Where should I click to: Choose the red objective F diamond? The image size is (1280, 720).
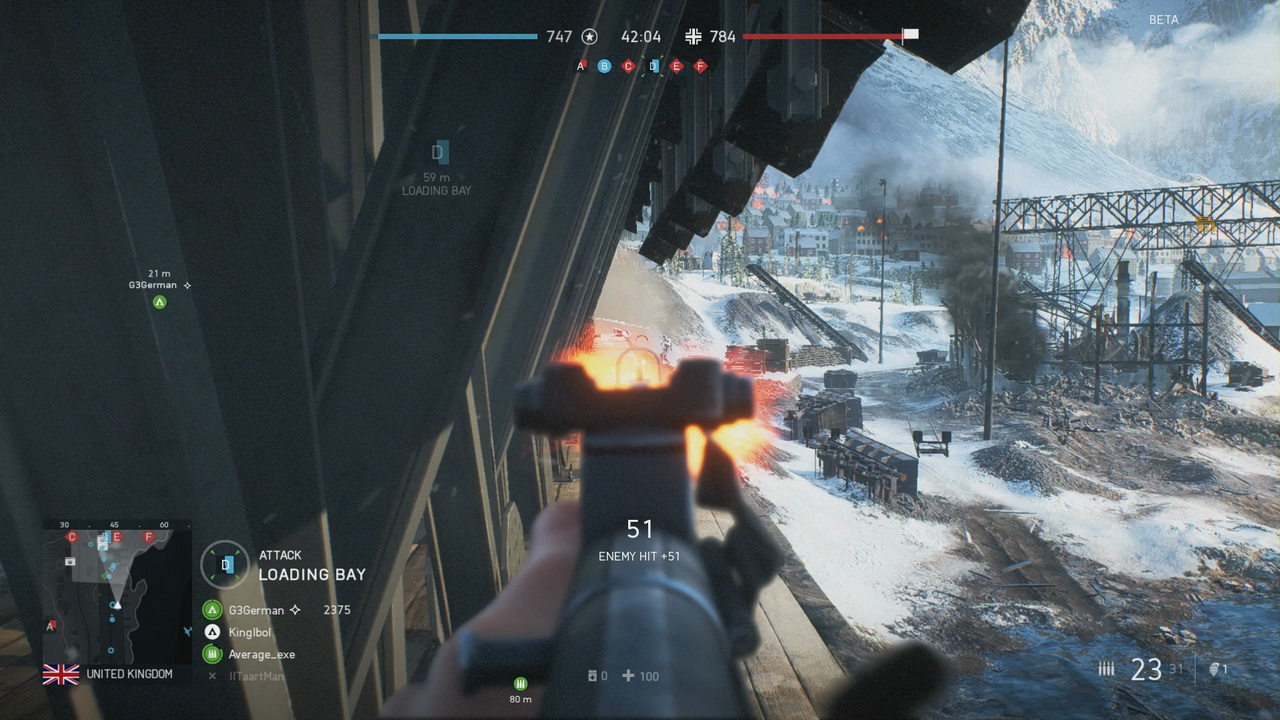[x=700, y=66]
